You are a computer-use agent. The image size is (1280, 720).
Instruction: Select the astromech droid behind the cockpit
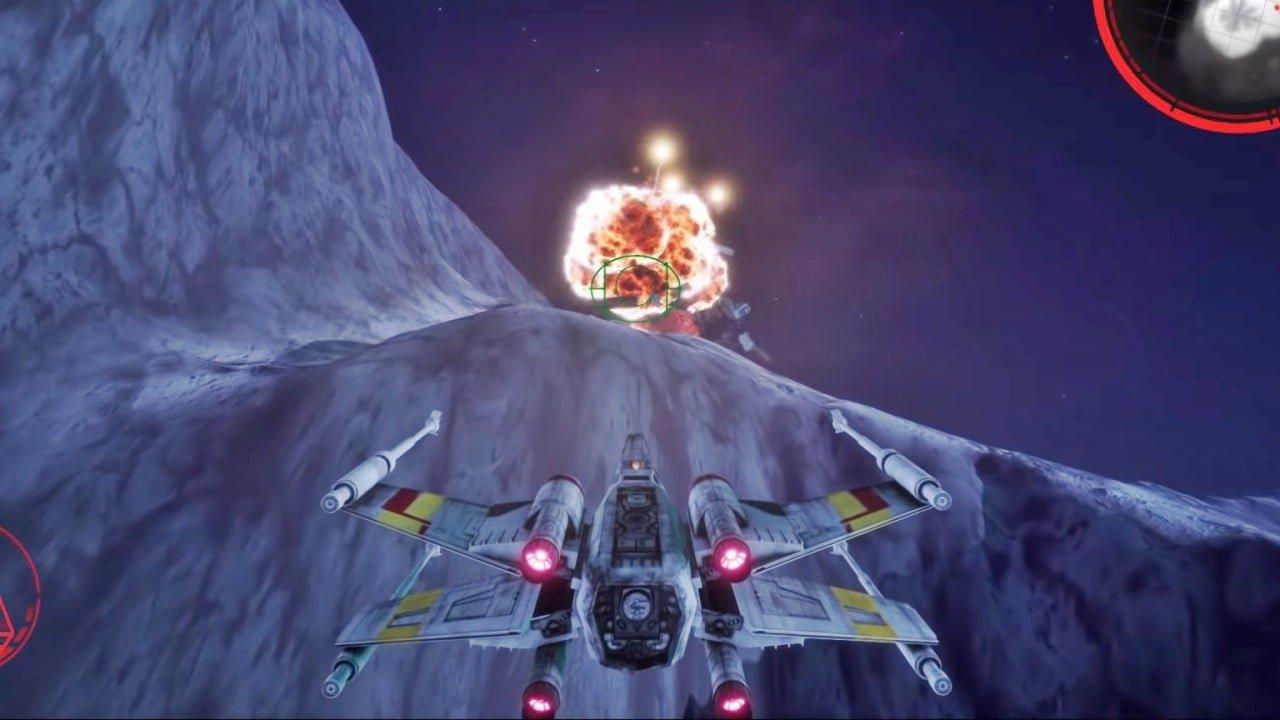636,465
